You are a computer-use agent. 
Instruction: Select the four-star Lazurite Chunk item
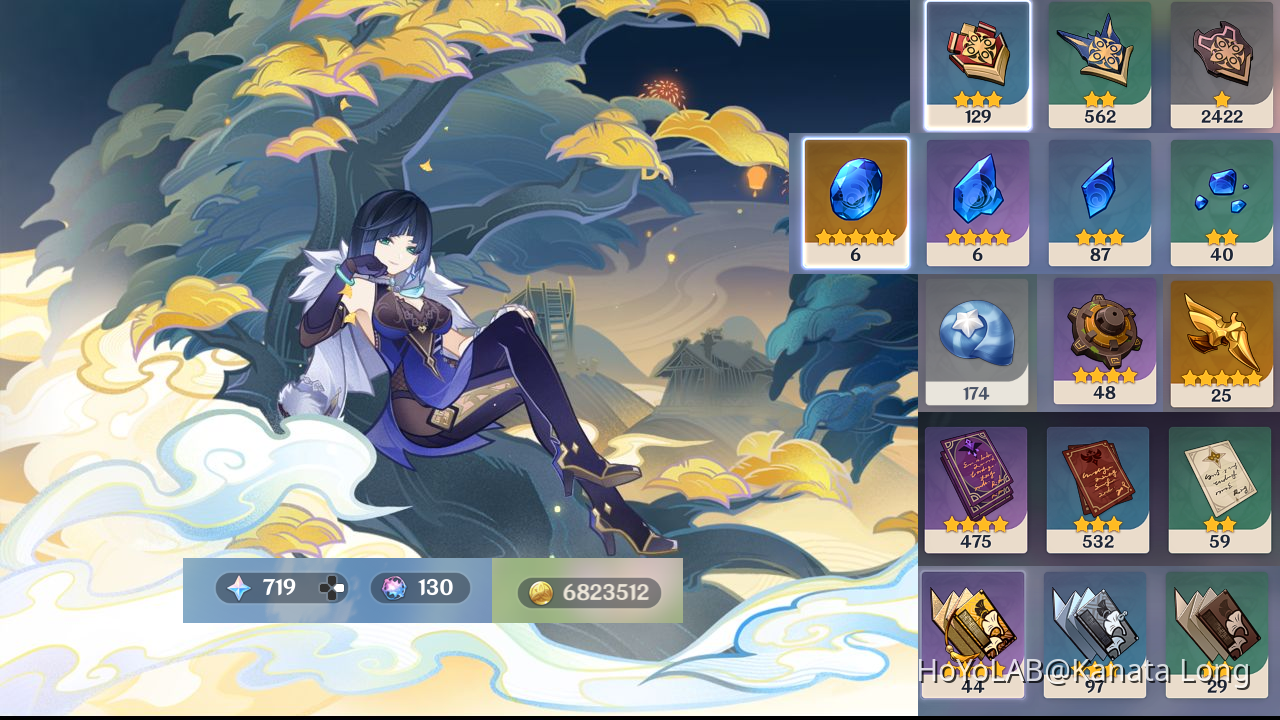(977, 200)
